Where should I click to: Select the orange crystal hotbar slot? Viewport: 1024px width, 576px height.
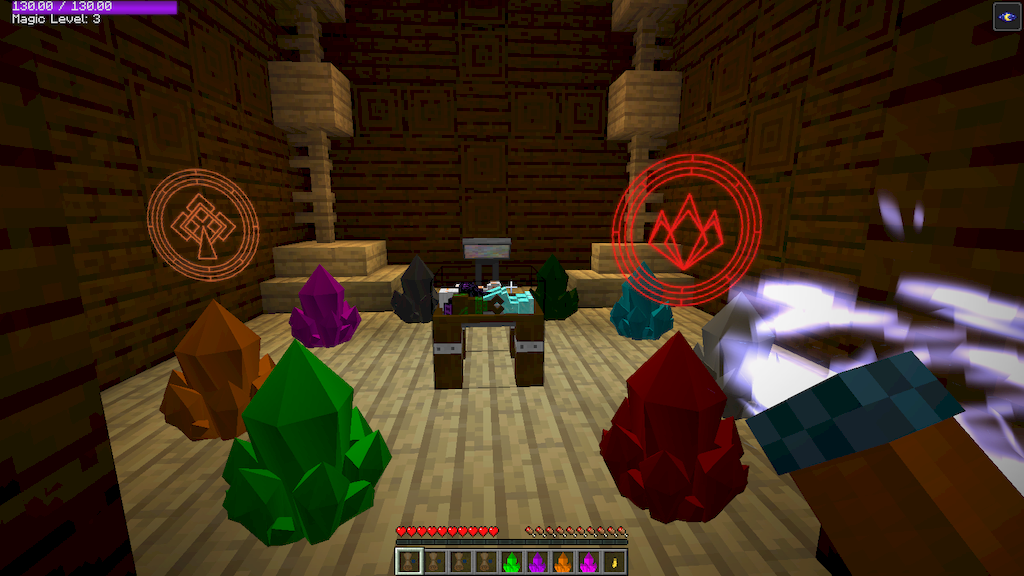[562, 562]
